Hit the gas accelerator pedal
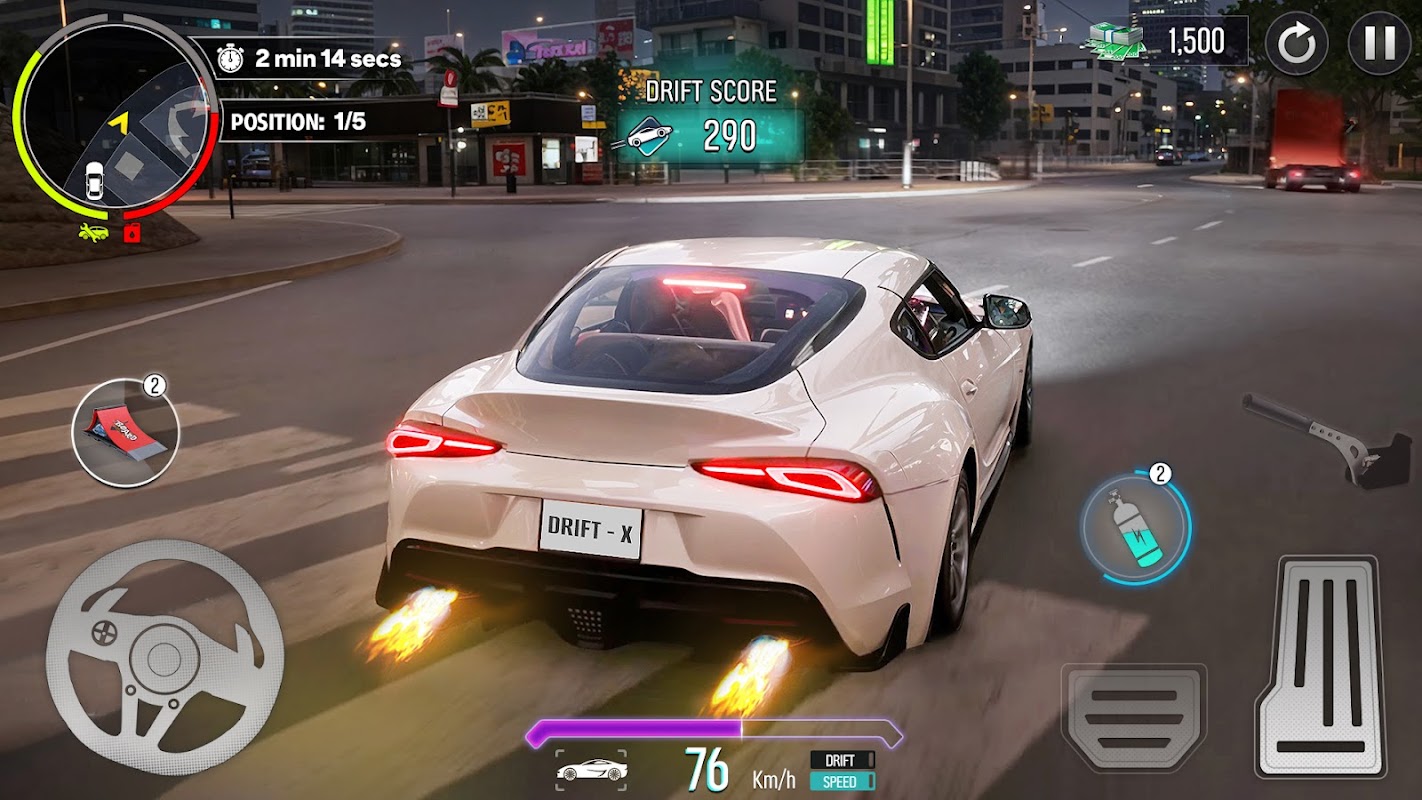The image size is (1422, 800). click(x=1322, y=666)
